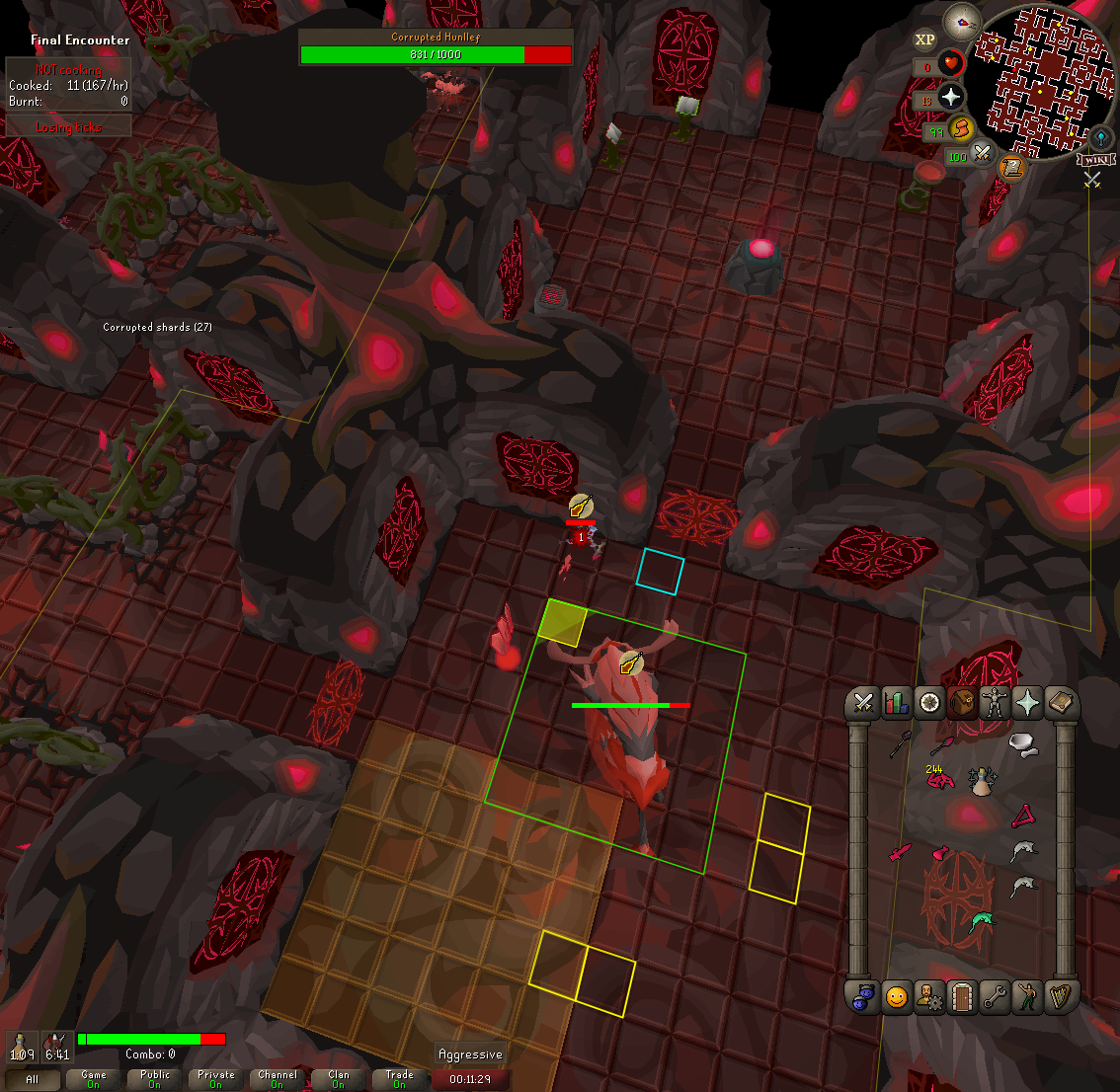Select the pestle and mortar item
The height and width of the screenshot is (1092, 1120).
[1023, 745]
